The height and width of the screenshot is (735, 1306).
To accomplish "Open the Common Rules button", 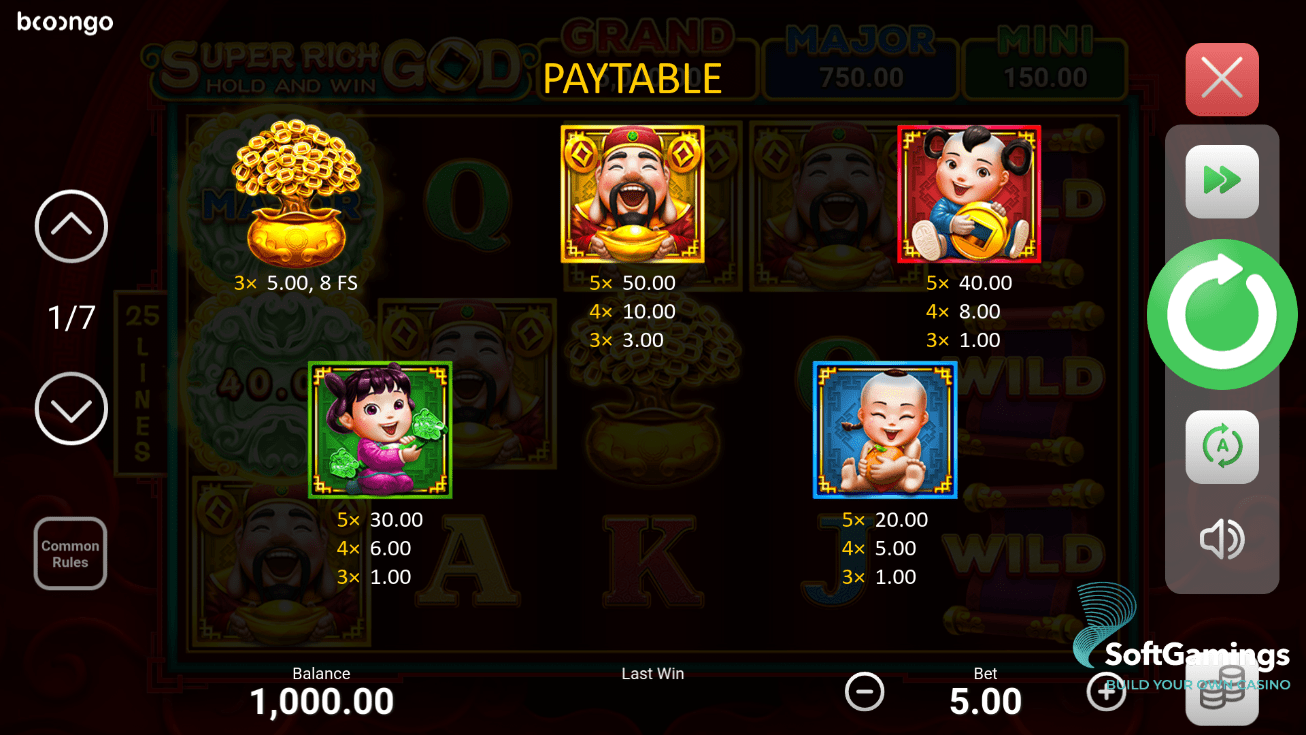I will (70, 553).
